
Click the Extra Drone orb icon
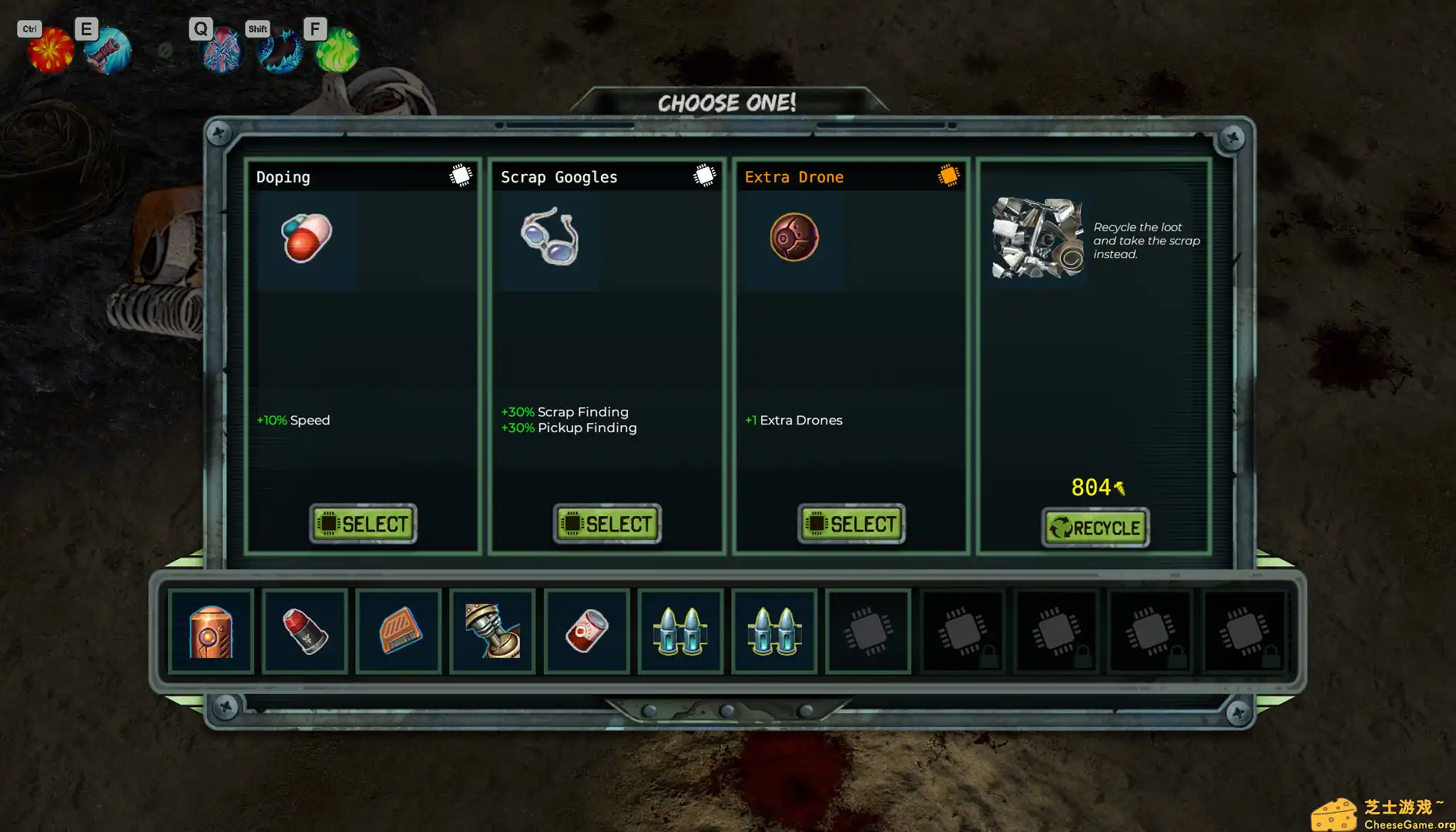[x=793, y=237]
